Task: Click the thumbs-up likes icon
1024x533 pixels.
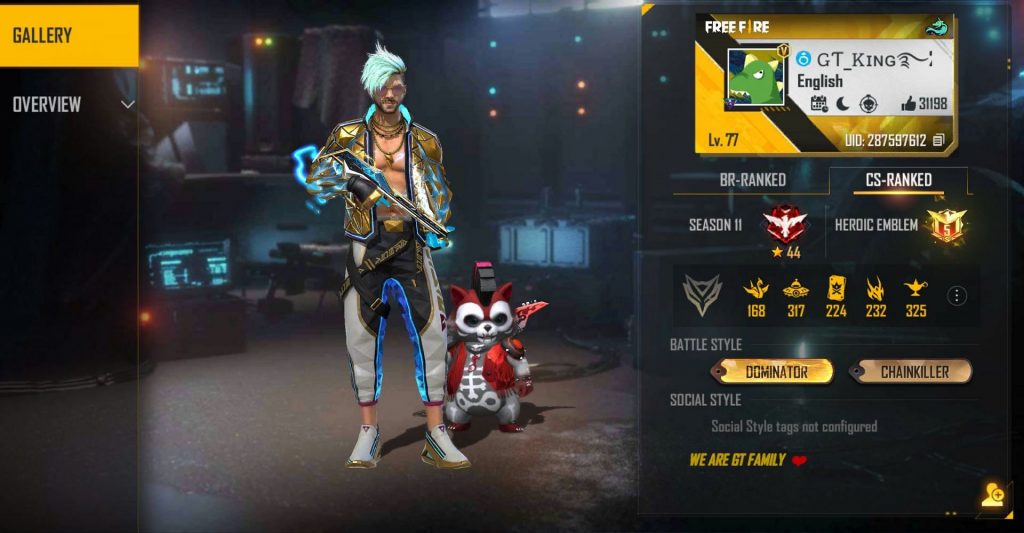Action: (x=909, y=104)
